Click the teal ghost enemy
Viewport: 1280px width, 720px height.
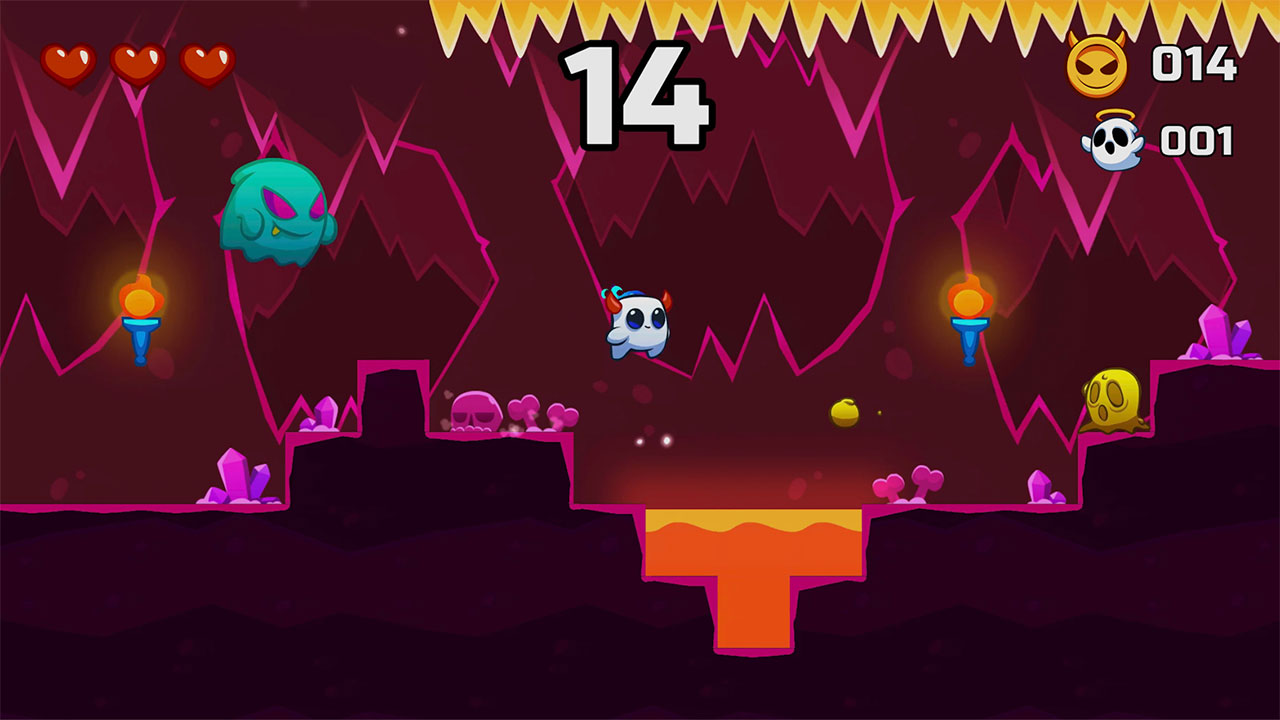pos(277,215)
